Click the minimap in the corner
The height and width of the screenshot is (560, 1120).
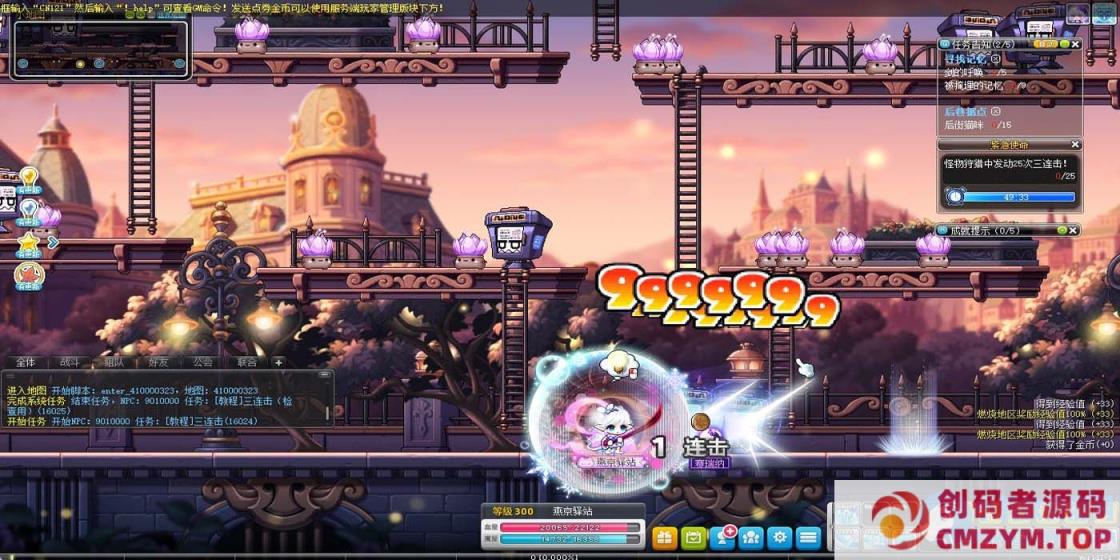98,48
